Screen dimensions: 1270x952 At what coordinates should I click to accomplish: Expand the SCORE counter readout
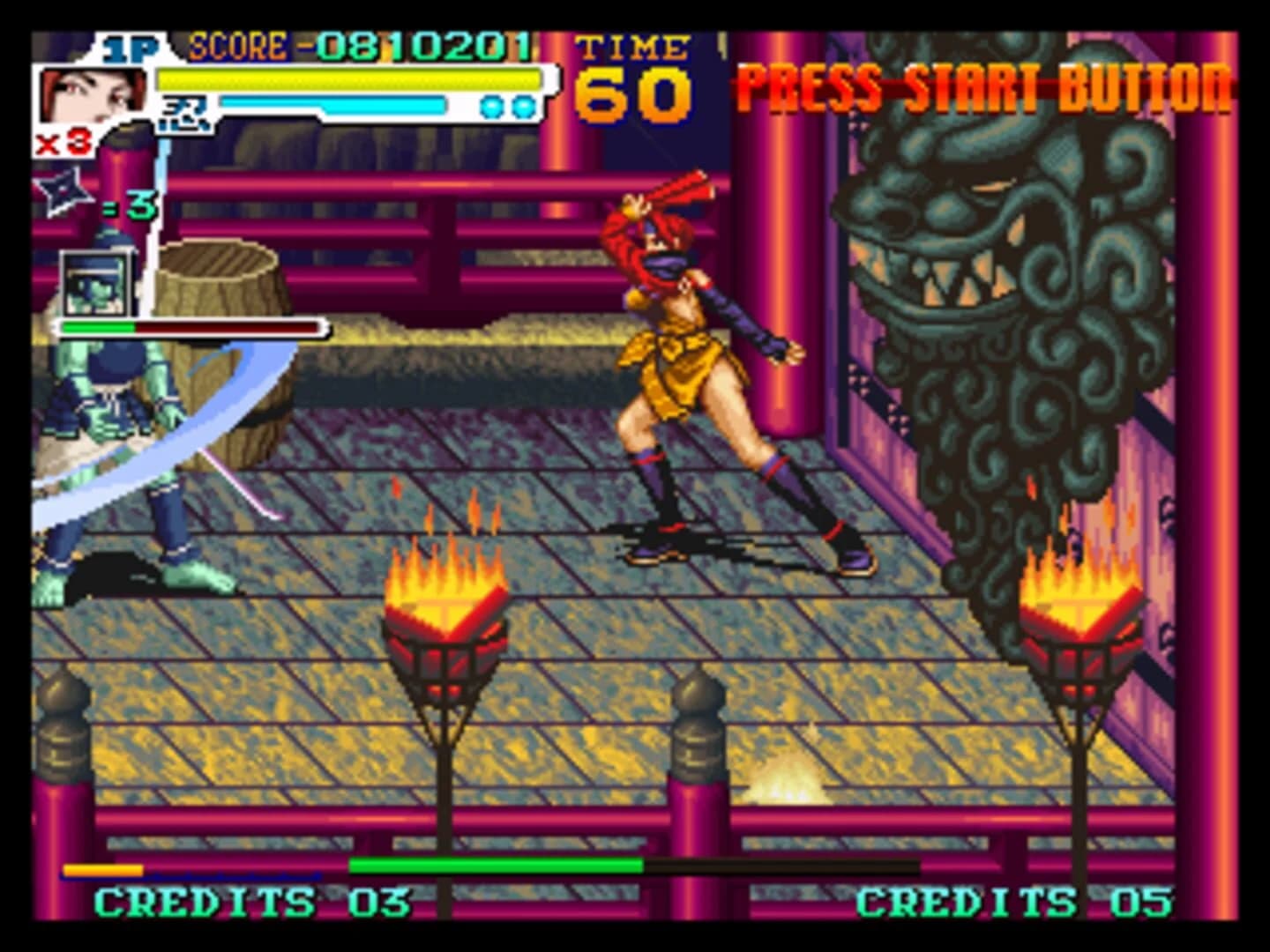[353, 42]
